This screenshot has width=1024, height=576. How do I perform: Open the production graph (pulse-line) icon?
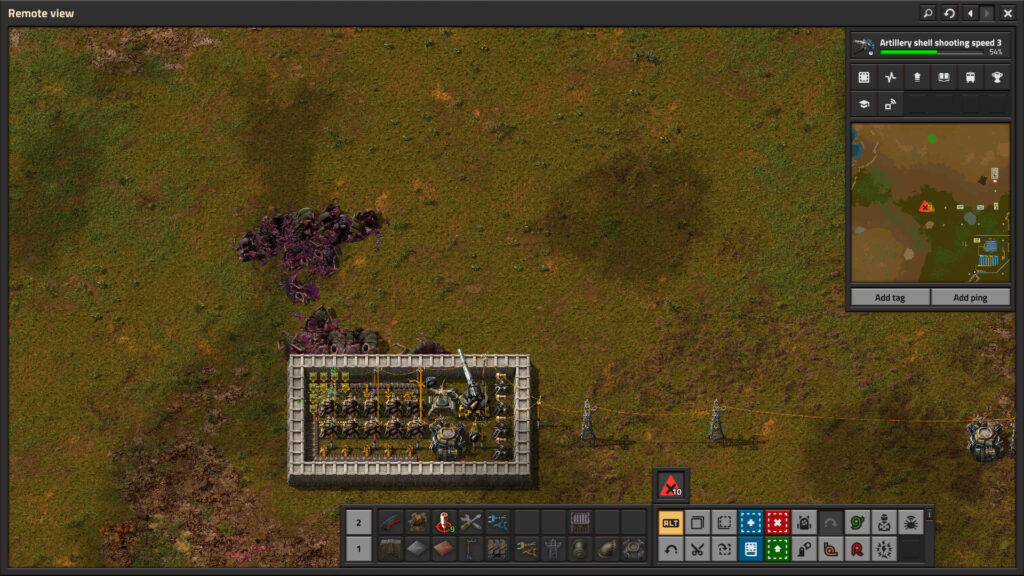pos(890,77)
